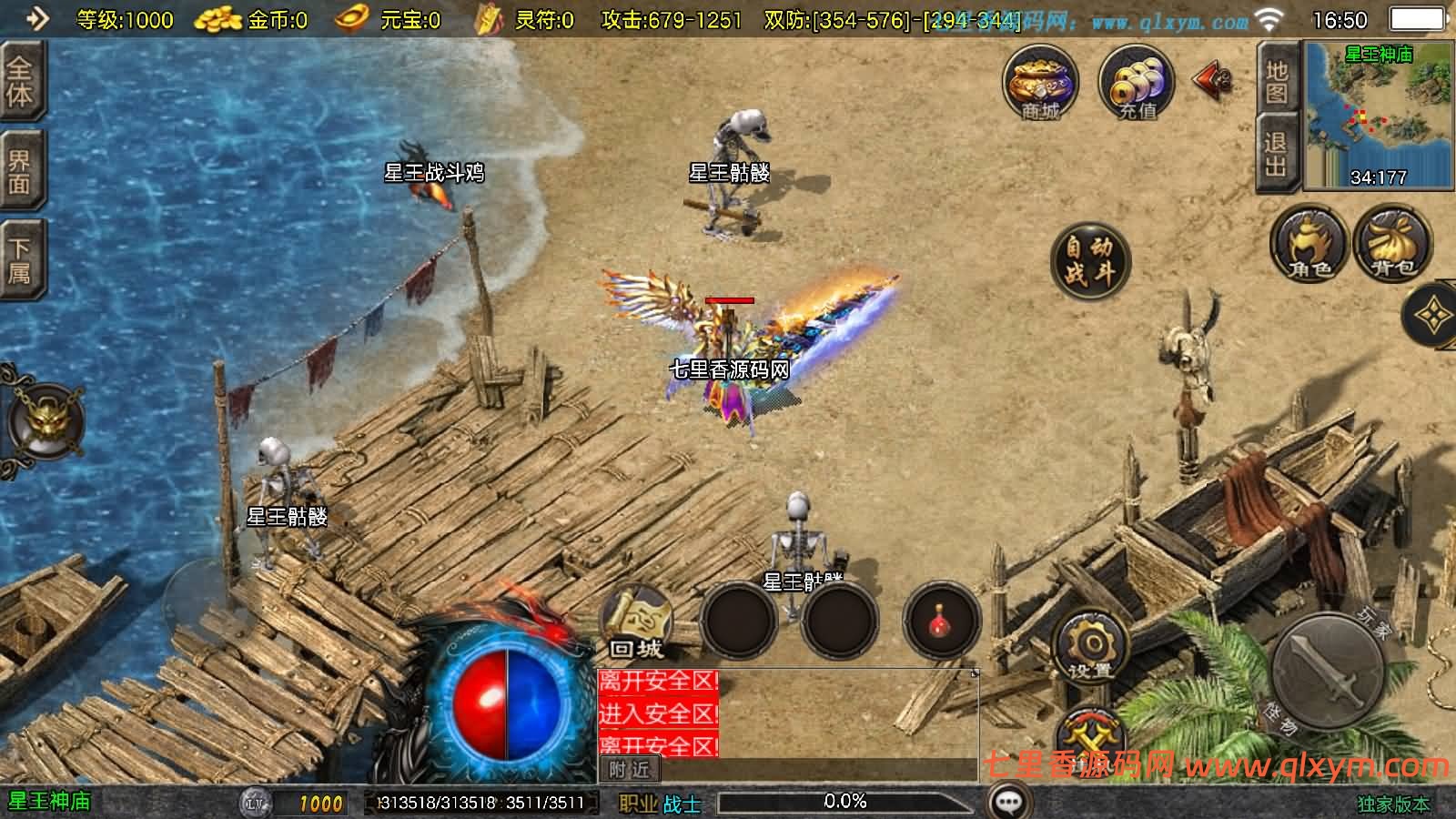The image size is (1456, 819).
Task: Click the 退出 exit button
Action: pyautogui.click(x=1276, y=154)
